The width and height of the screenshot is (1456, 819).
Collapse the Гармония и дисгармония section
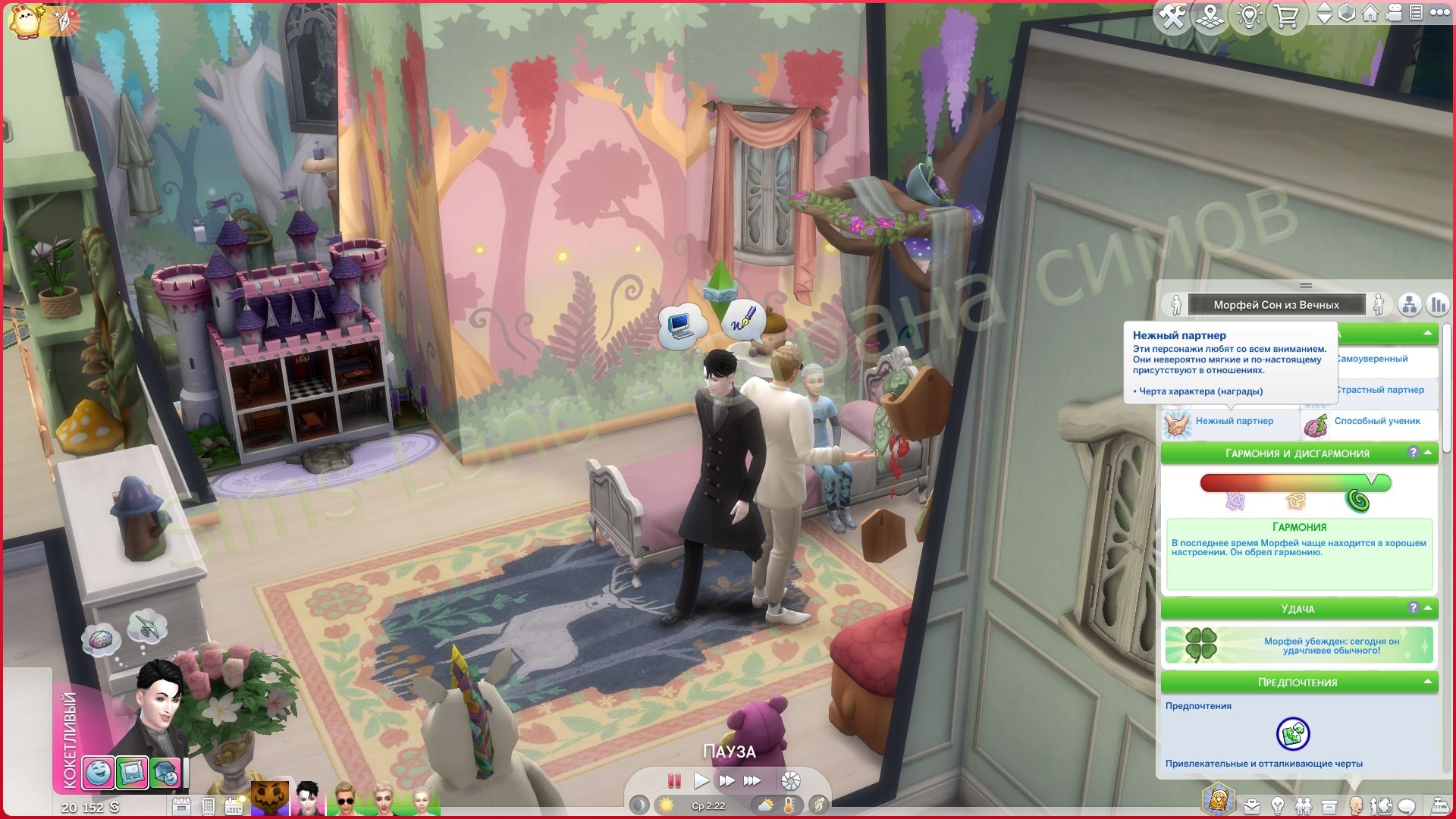(x=1429, y=453)
